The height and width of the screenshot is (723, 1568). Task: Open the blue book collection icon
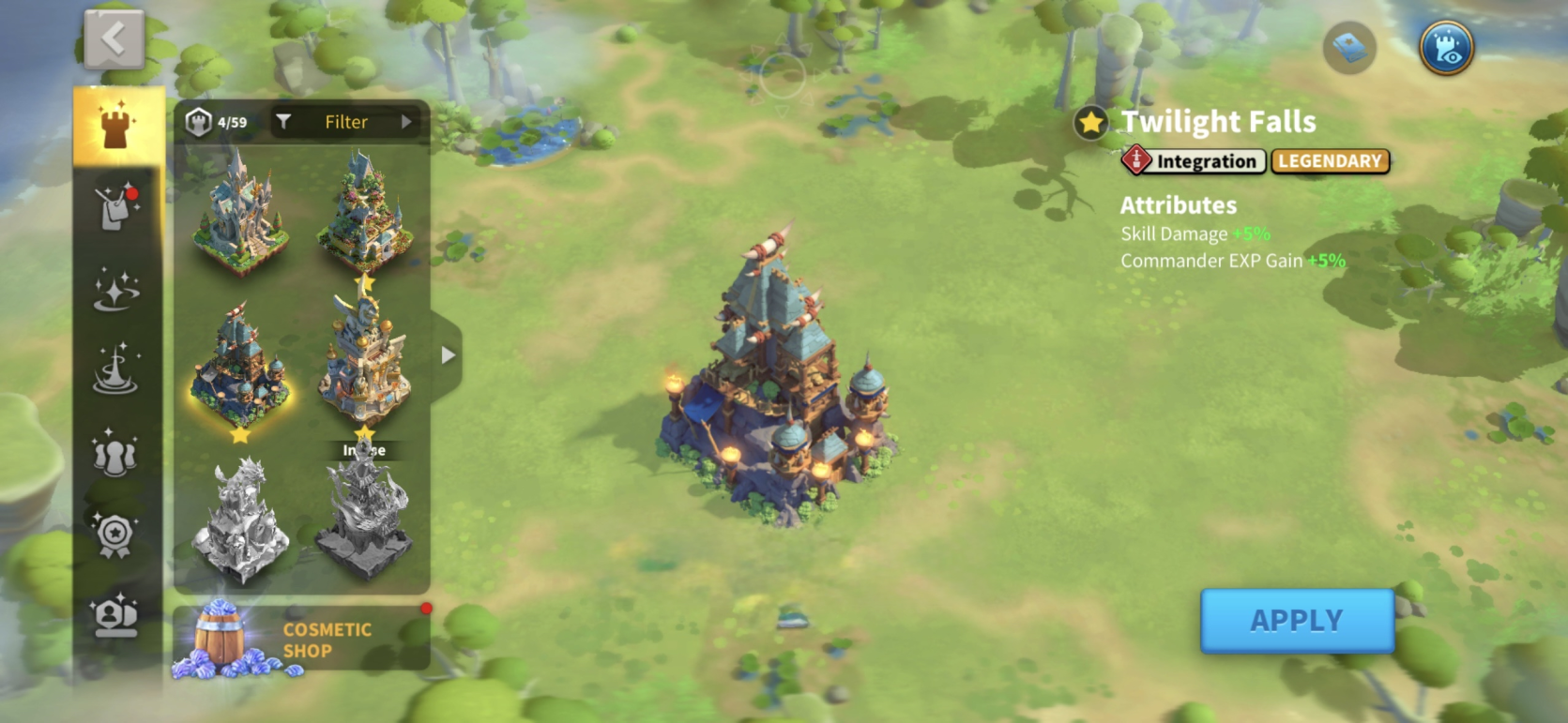coord(1349,47)
